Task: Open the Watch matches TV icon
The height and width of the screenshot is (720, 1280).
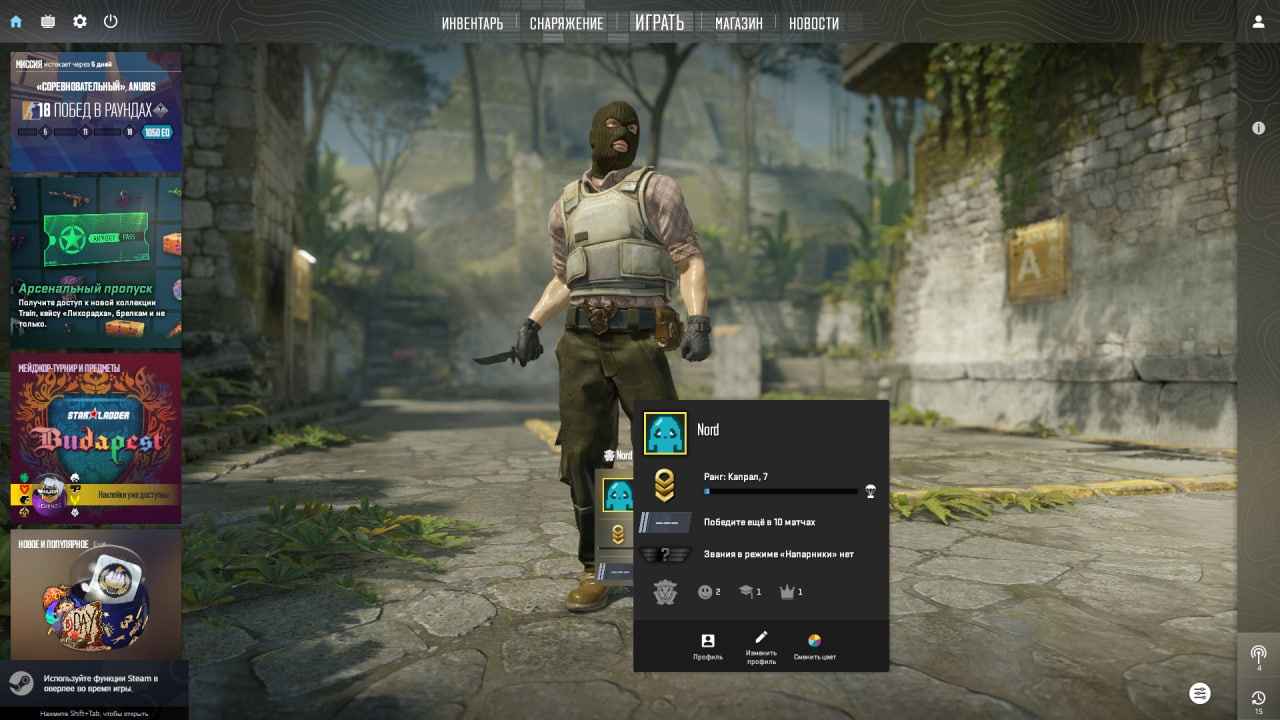Action: click(x=47, y=21)
